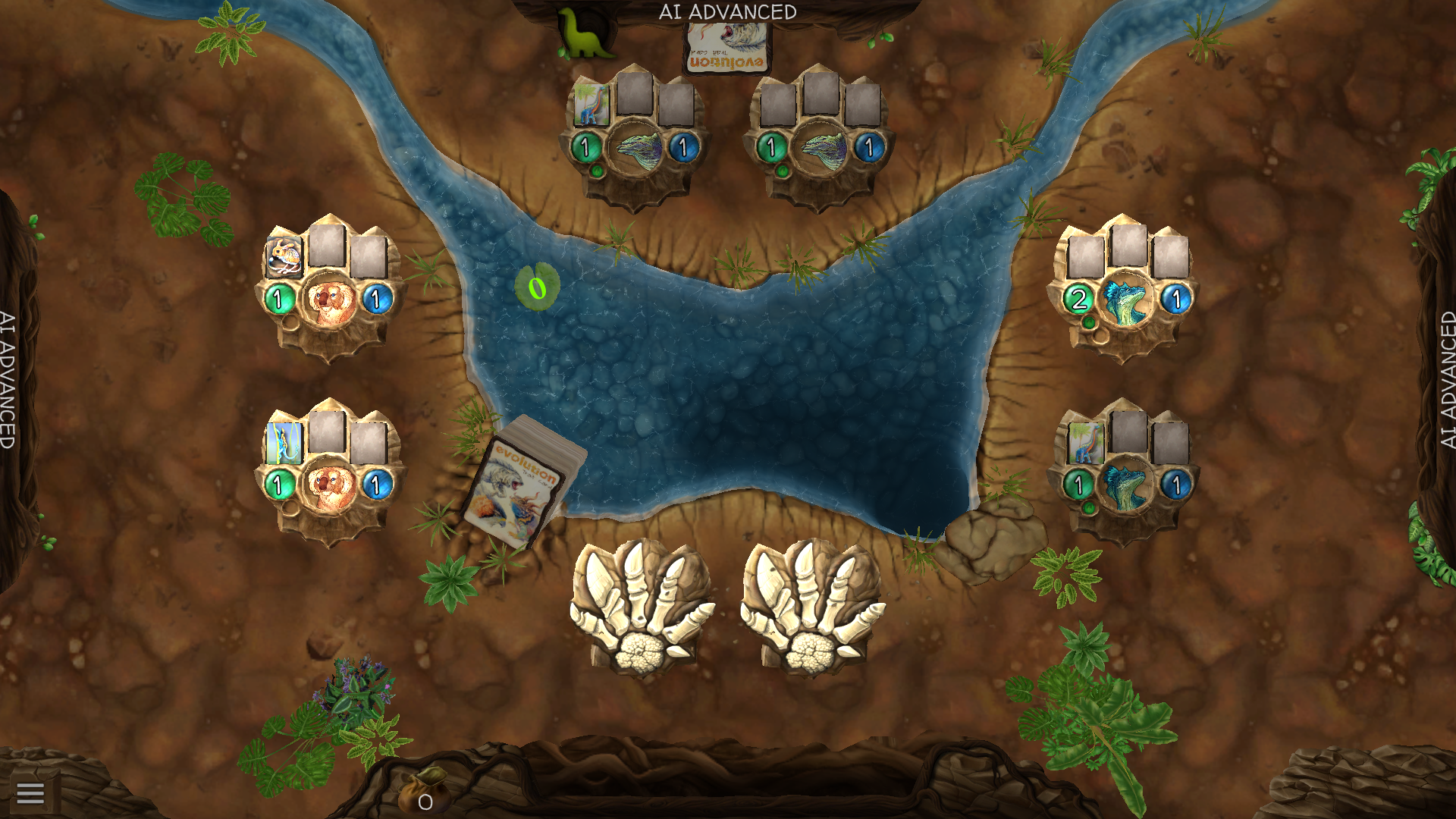Open the hamburger menu in the bottom-left corner
The width and height of the screenshot is (1456, 819).
click(x=31, y=793)
